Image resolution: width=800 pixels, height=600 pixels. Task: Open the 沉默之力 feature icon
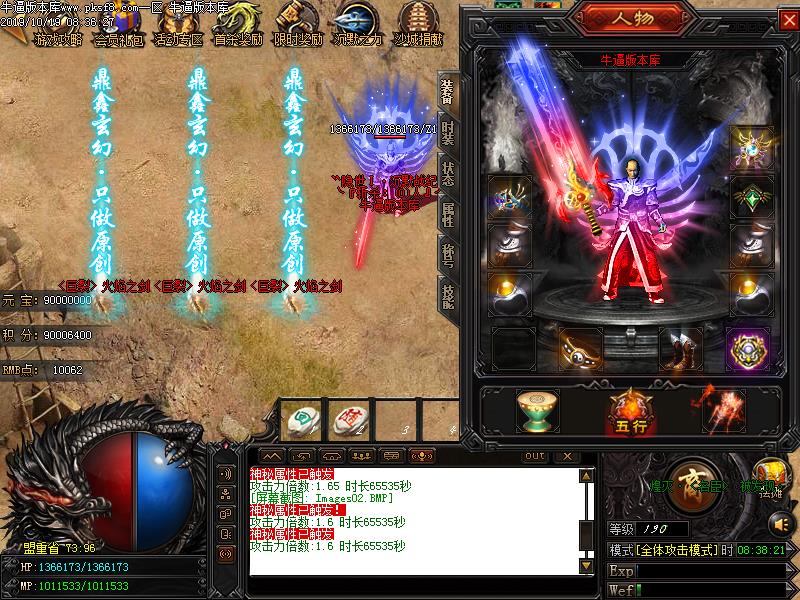[x=358, y=24]
